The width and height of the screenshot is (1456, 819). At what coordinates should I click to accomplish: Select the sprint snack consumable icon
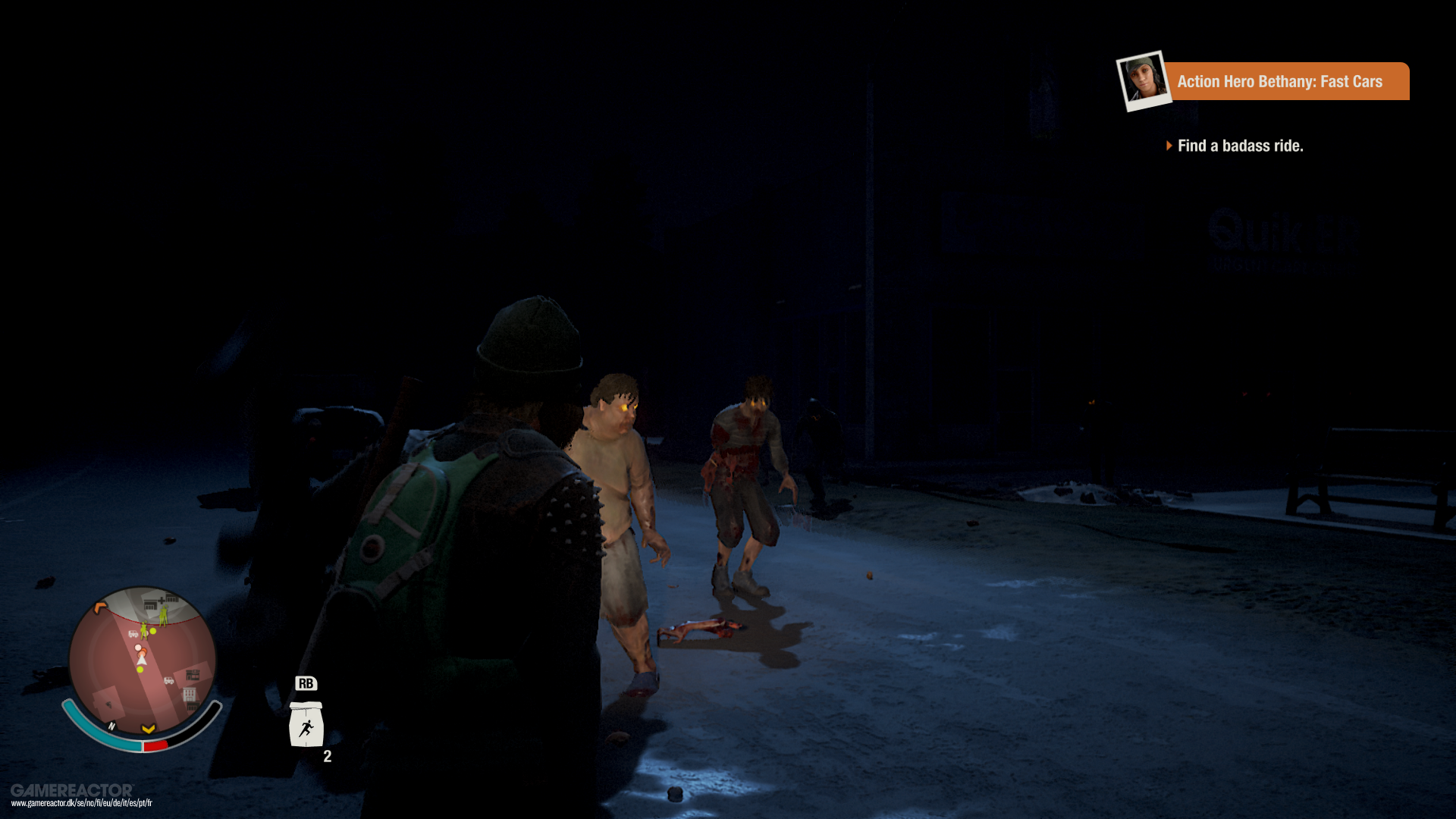(x=306, y=723)
